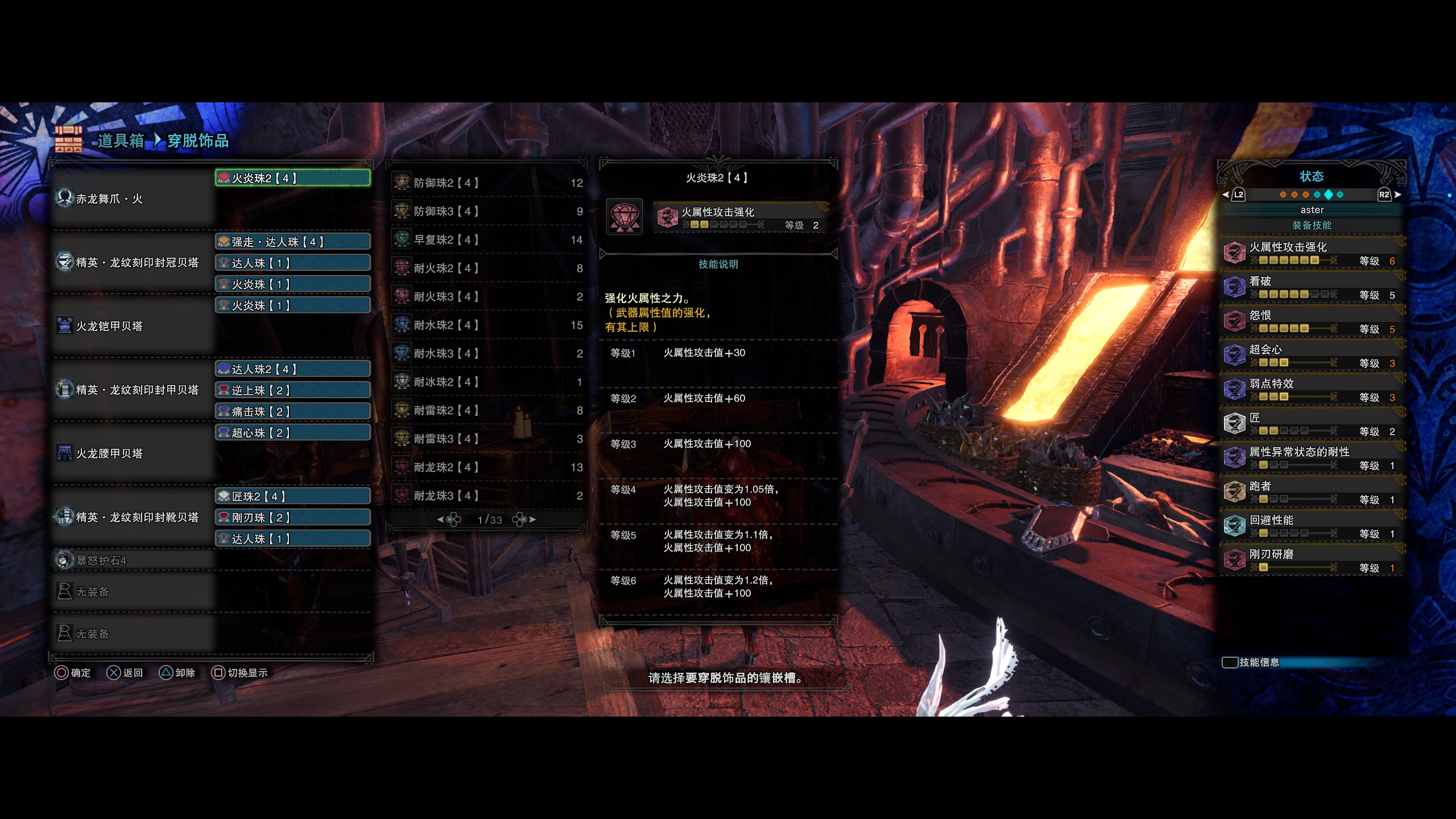Select the 达人珠2【4】 decoration slot
The height and width of the screenshot is (819, 1456).
292,369
